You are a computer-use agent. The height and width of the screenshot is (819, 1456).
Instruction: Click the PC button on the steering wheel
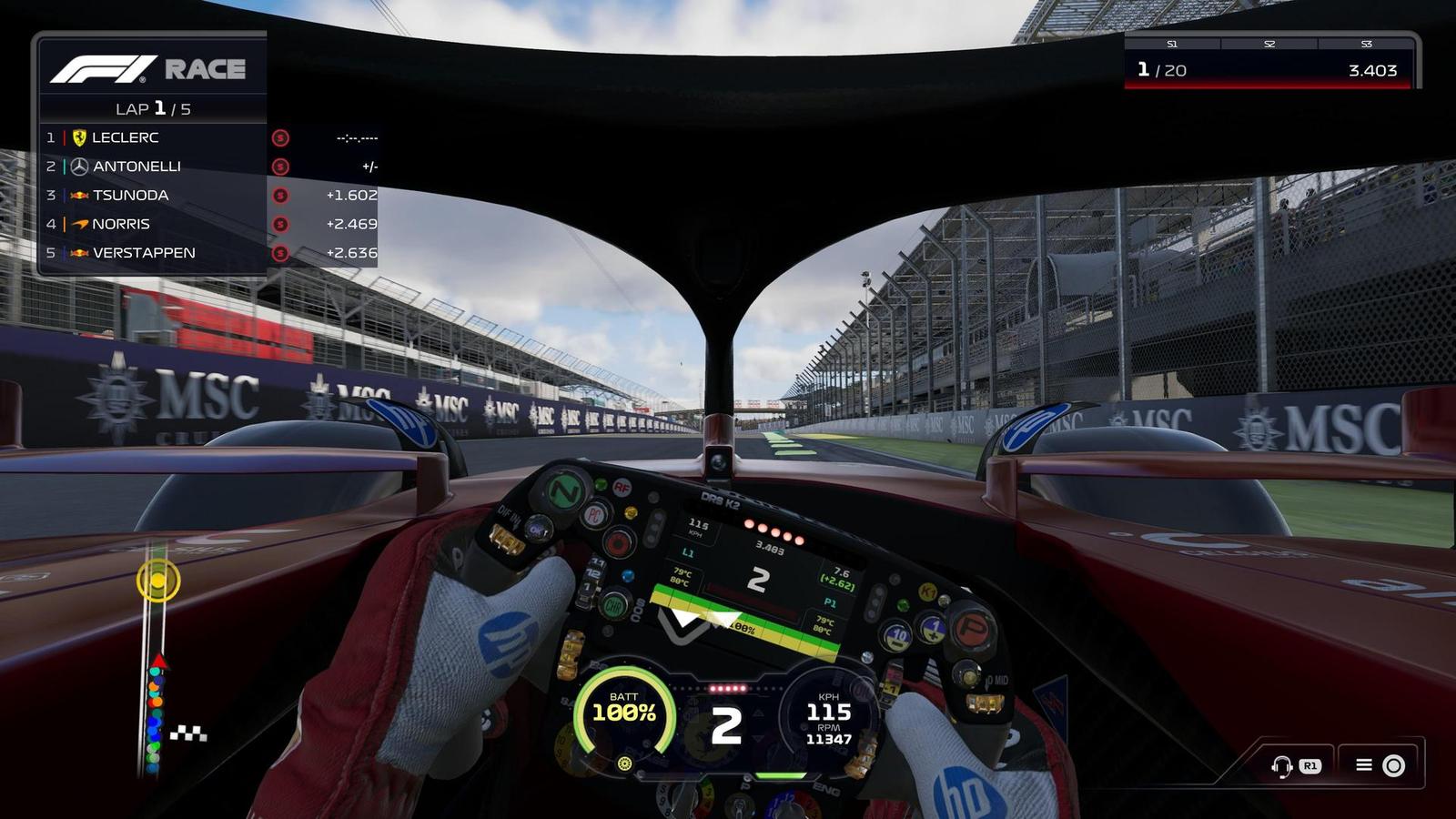click(595, 514)
